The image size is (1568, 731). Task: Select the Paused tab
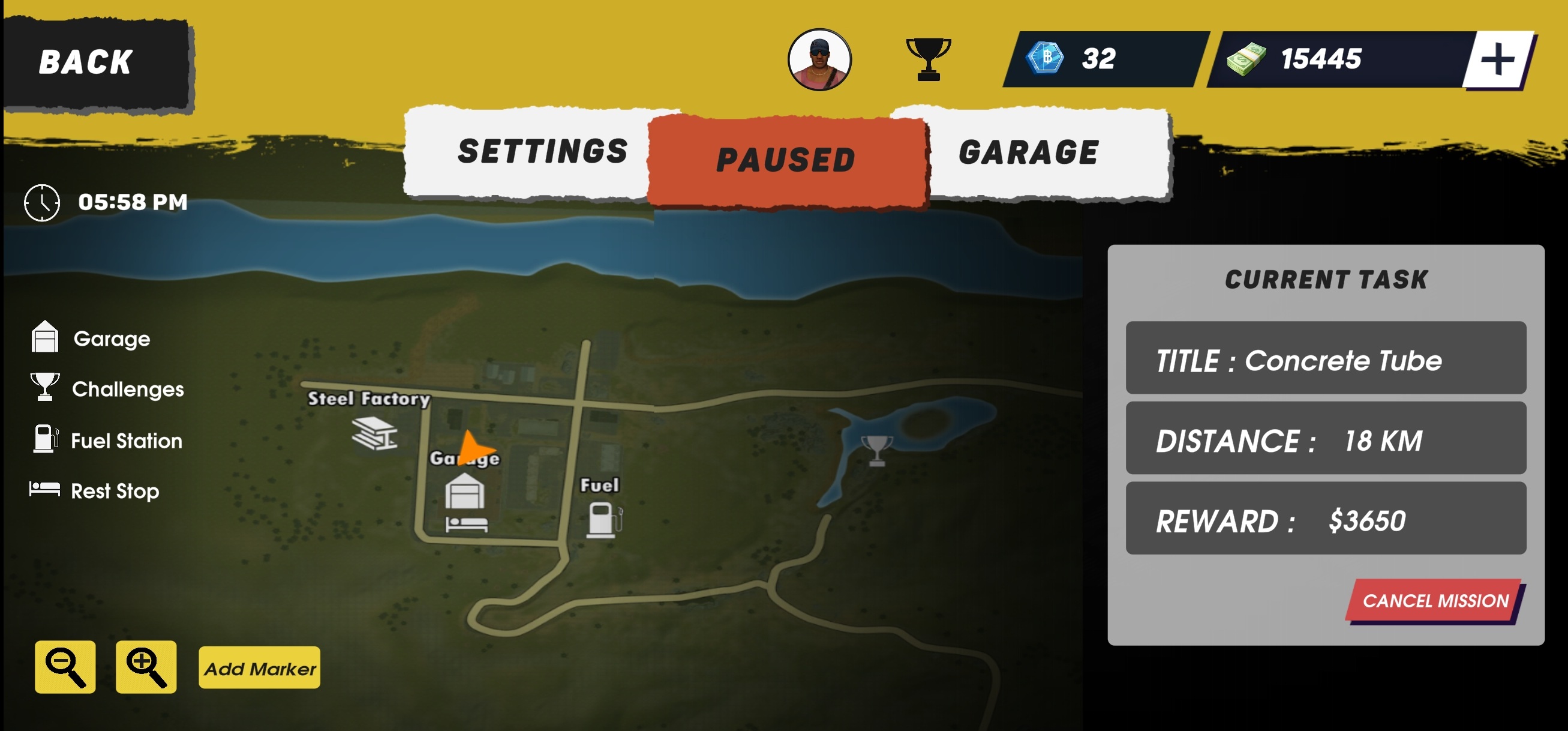pyautogui.click(x=786, y=160)
